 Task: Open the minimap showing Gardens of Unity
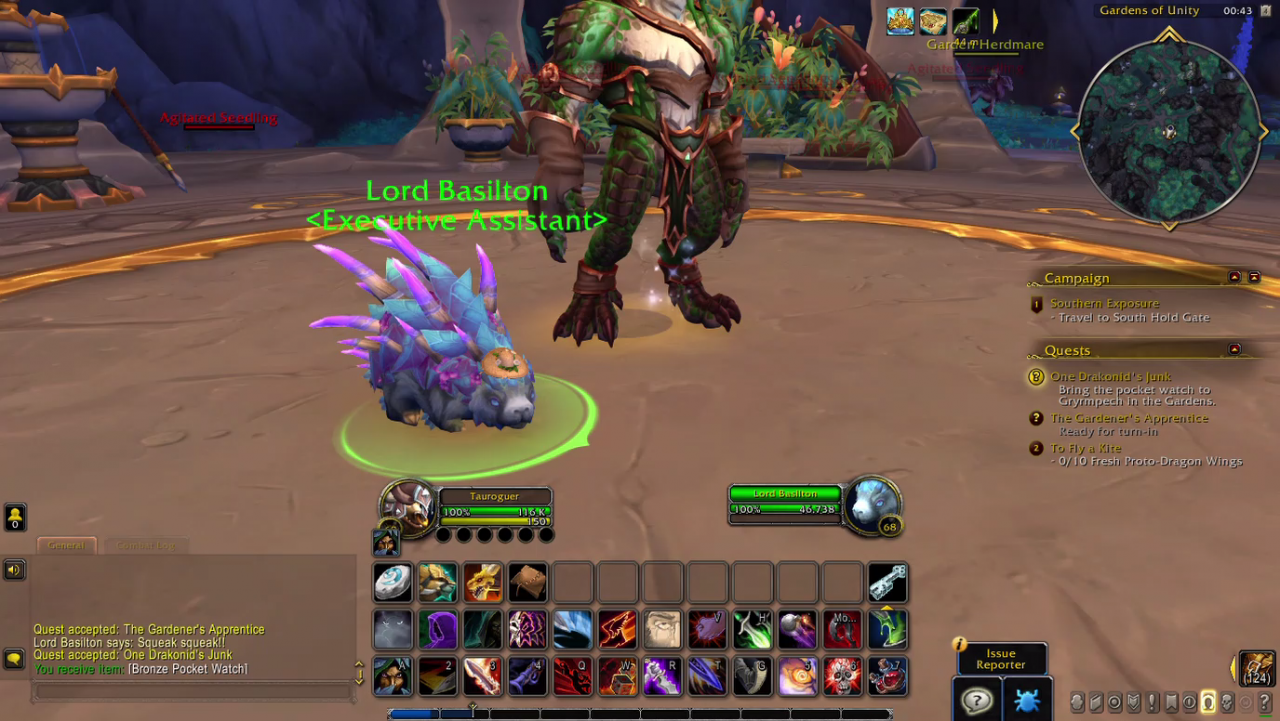[x=1169, y=132]
